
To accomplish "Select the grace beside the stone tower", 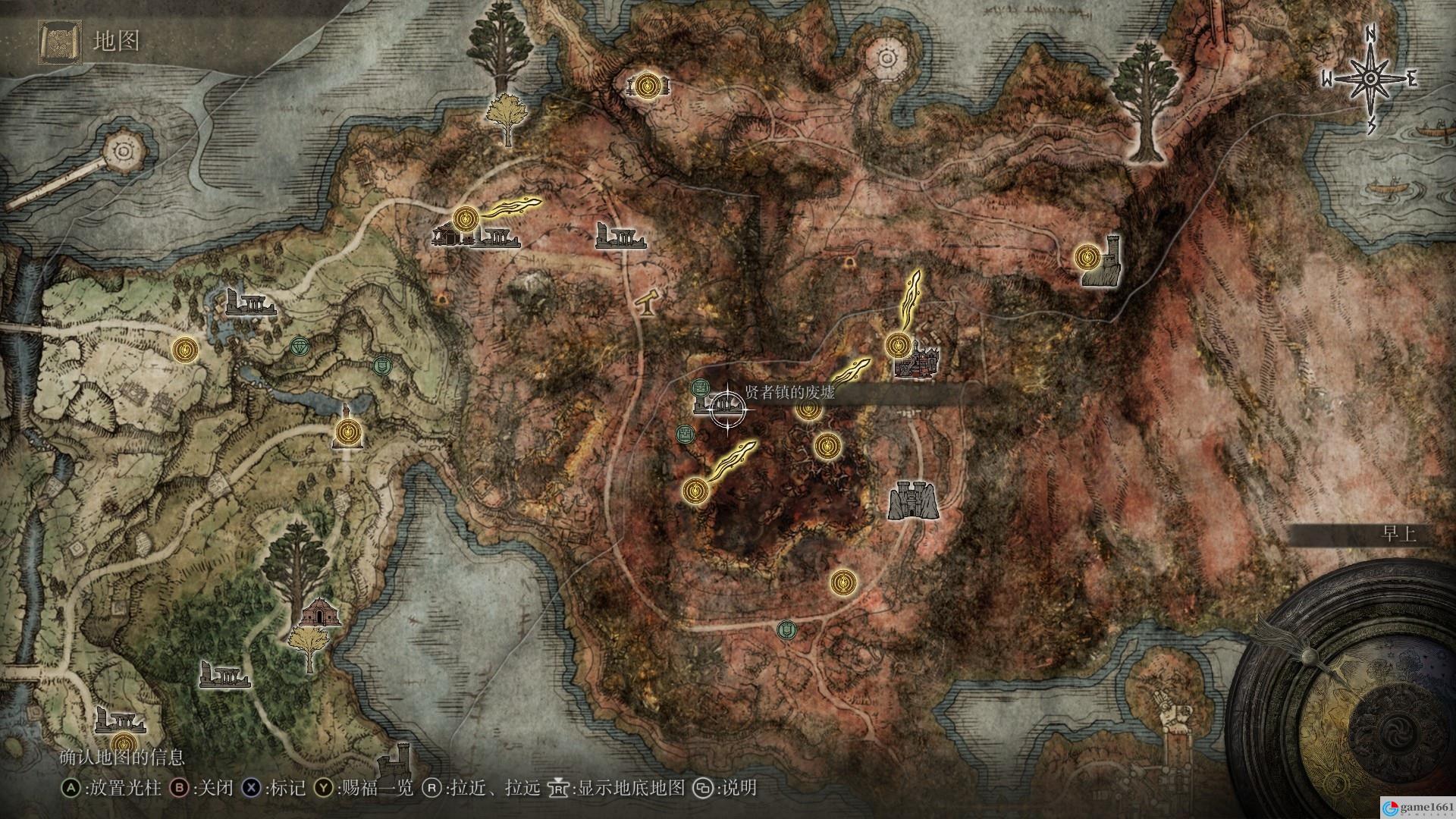I will (1088, 258).
